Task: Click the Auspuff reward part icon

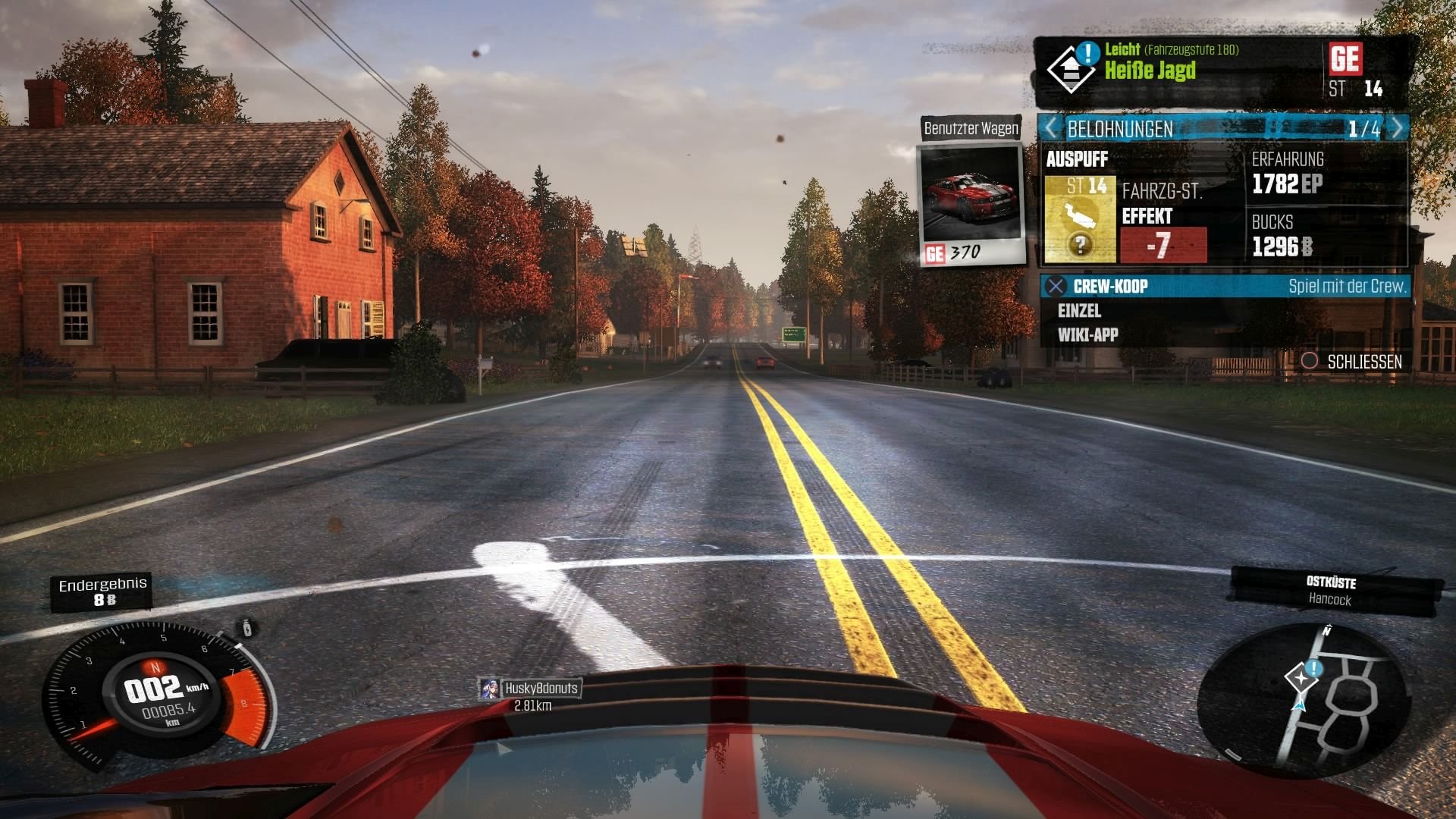Action: [x=1080, y=219]
